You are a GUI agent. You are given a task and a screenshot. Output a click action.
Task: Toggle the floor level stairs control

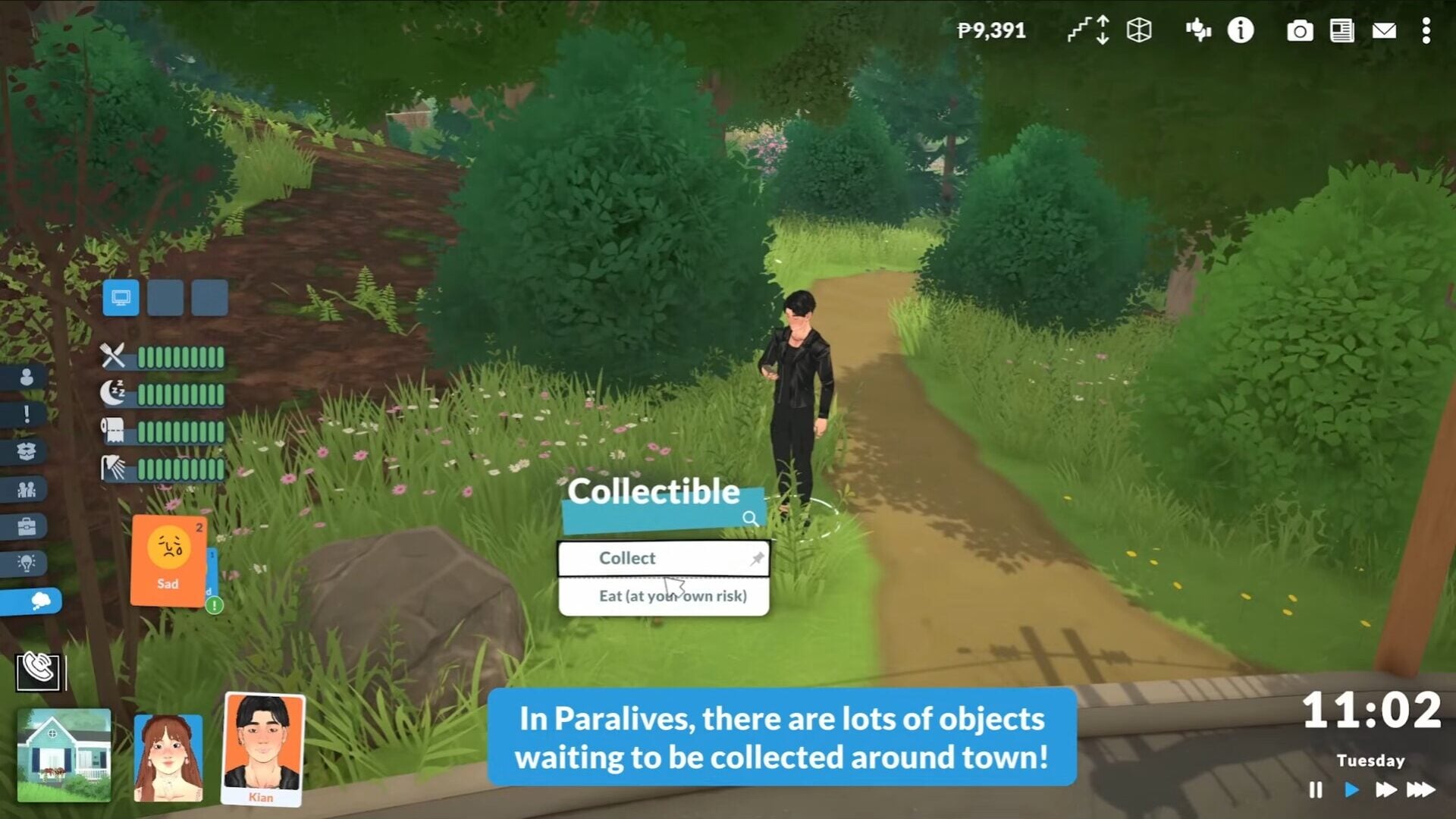(x=1088, y=31)
